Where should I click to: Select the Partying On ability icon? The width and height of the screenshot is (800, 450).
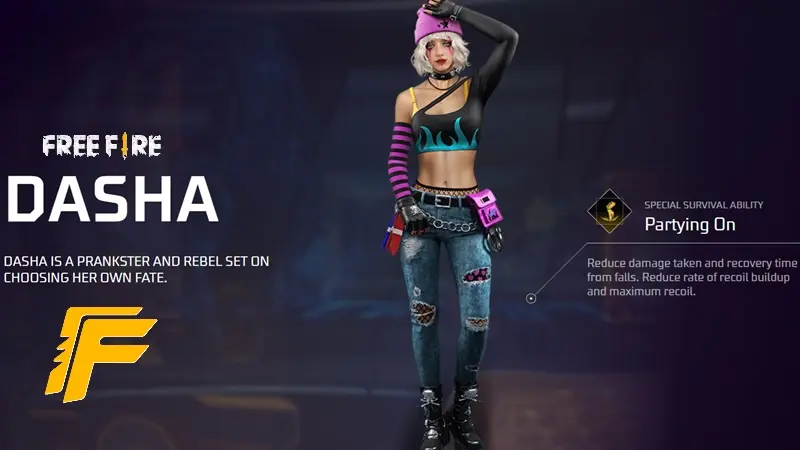click(x=609, y=211)
